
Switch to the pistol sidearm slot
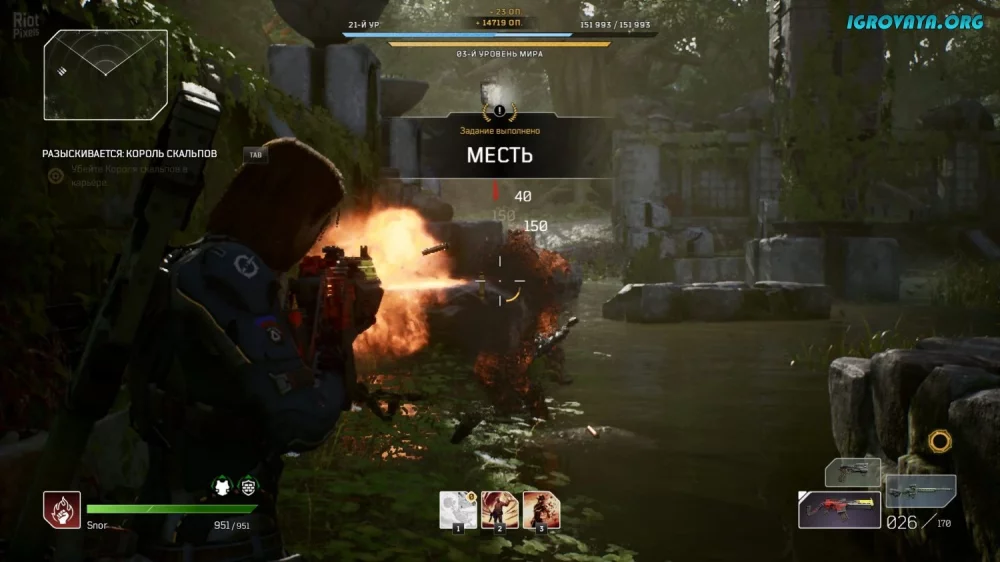(852, 472)
